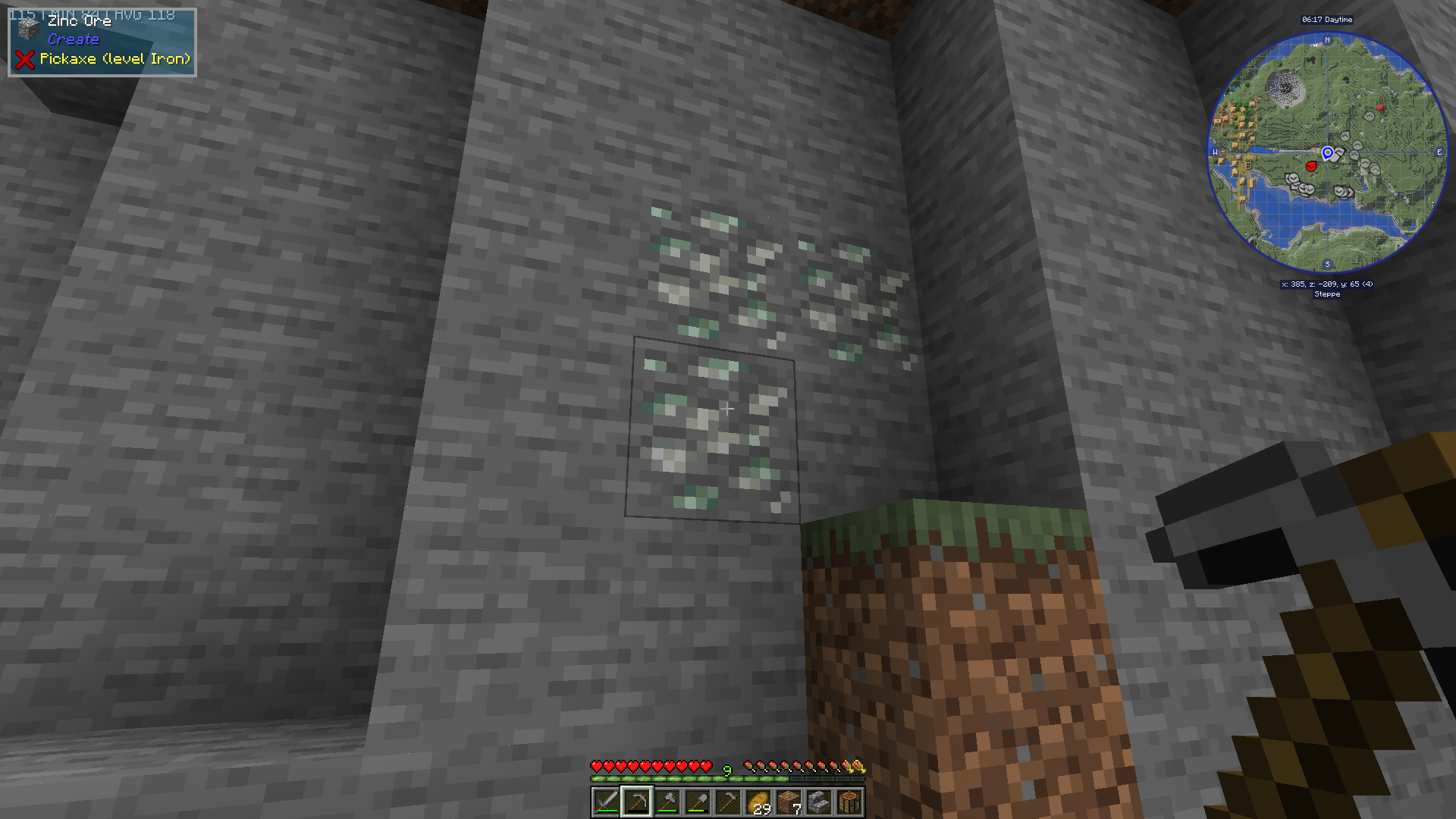Viewport: 1456px width, 819px height.
Task: Click the green XP progress bar
Action: tap(682, 780)
